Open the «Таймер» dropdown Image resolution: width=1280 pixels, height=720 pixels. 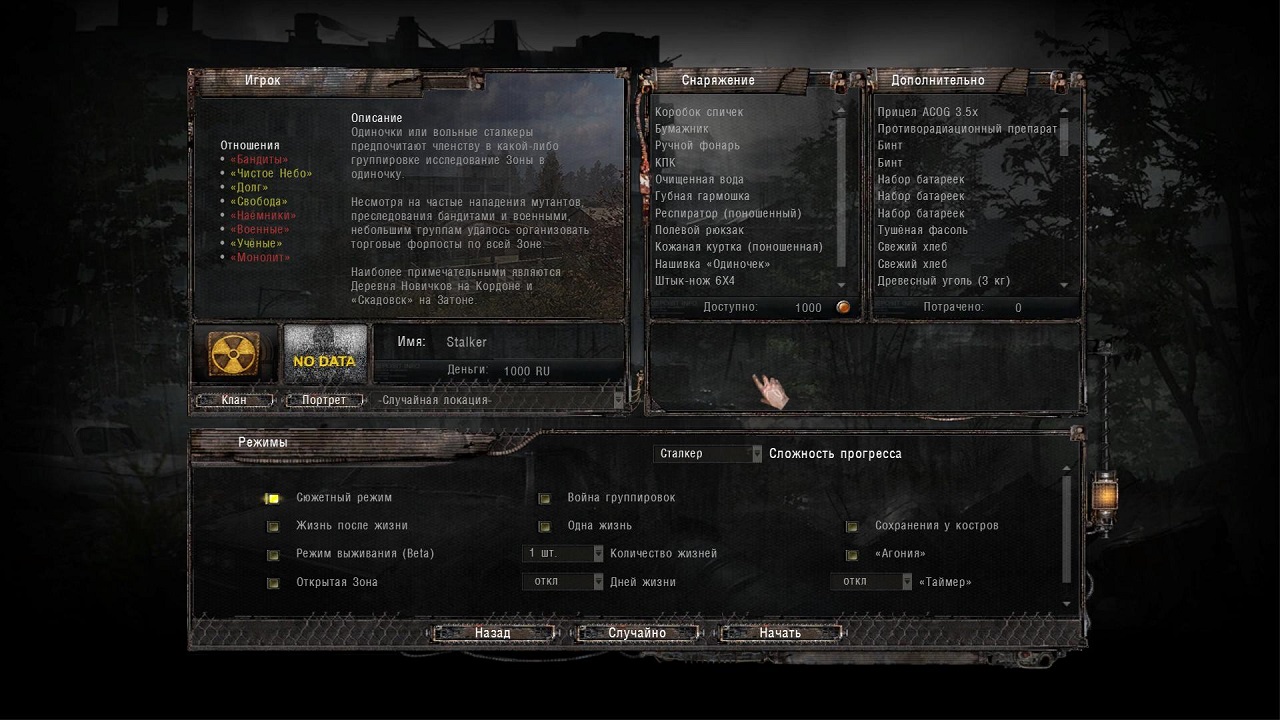click(x=871, y=582)
